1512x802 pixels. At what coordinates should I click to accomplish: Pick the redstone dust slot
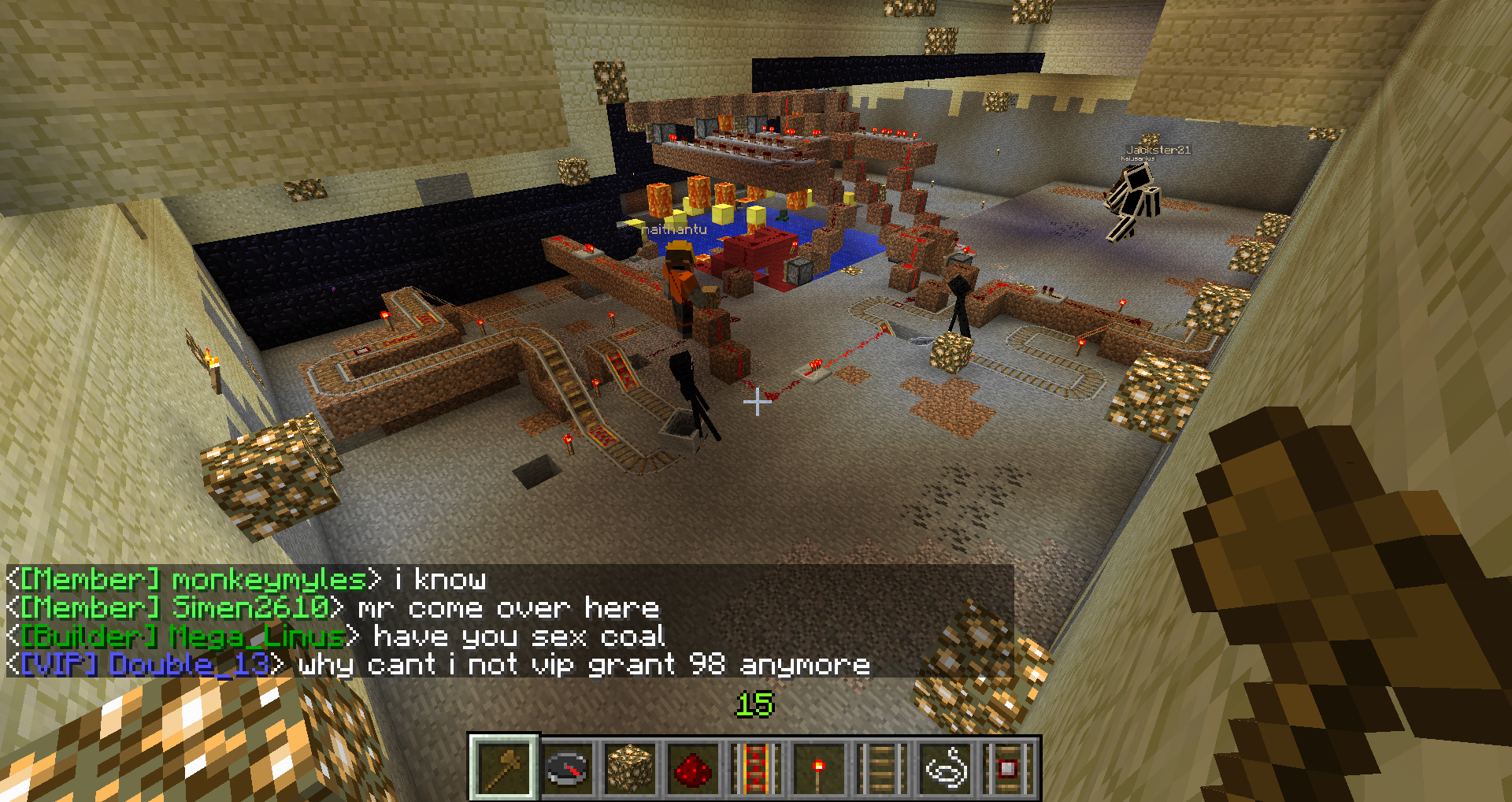[x=693, y=767]
